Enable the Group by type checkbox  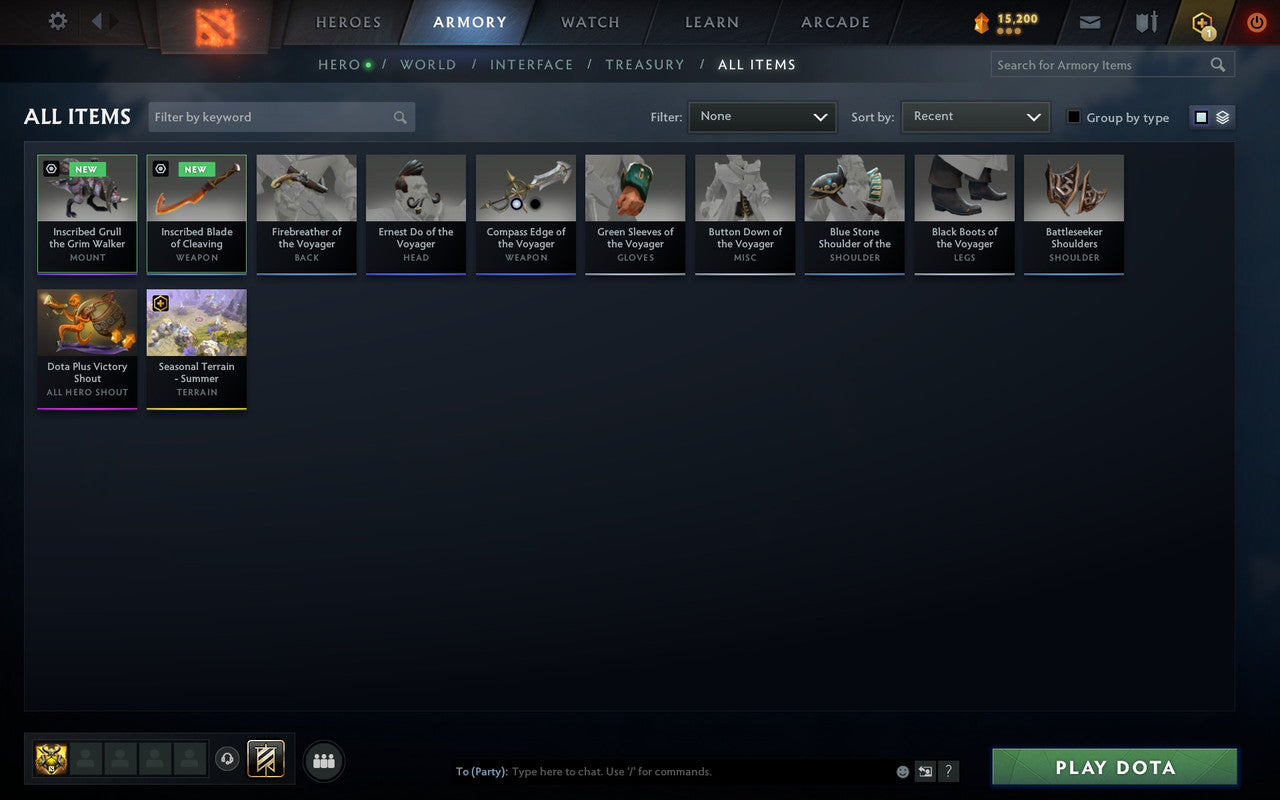1073,117
